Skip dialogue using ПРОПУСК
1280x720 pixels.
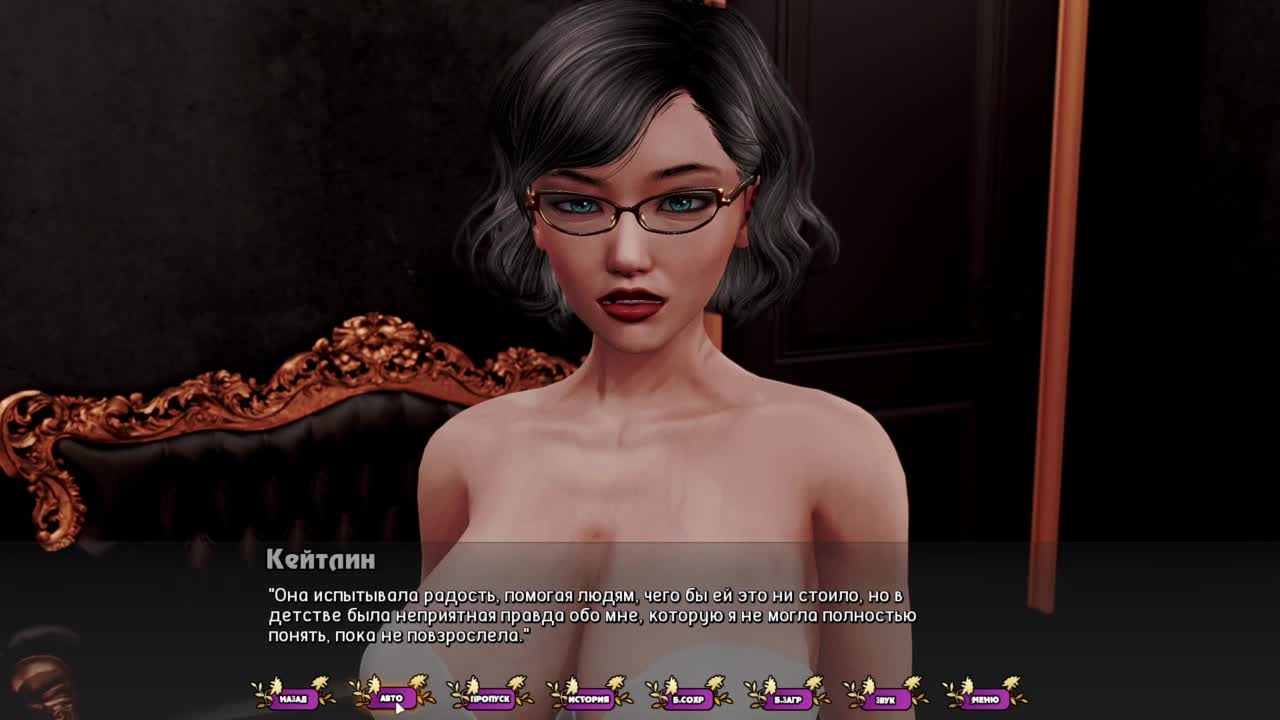(490, 698)
